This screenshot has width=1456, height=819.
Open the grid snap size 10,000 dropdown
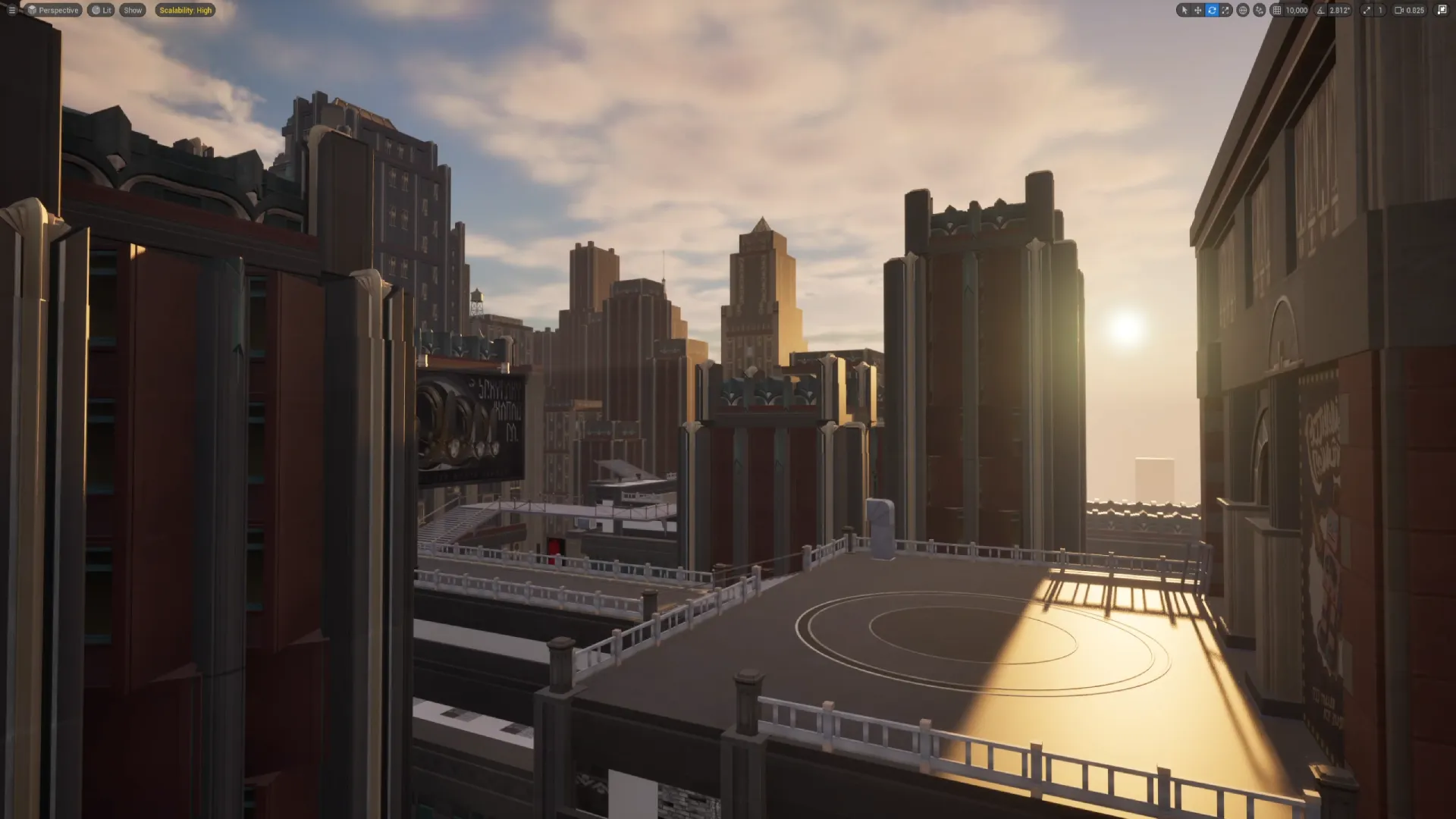tap(1297, 11)
